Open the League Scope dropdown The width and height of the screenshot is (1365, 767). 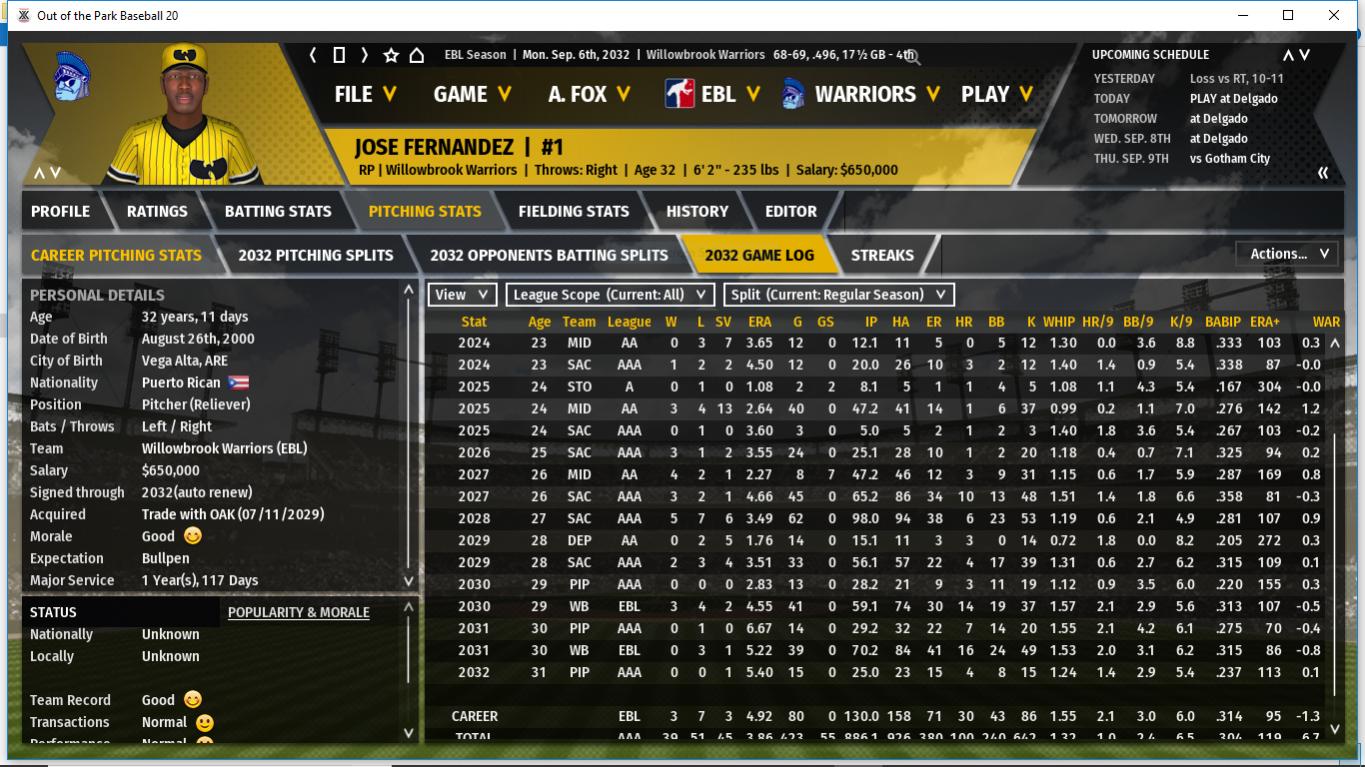click(x=610, y=295)
